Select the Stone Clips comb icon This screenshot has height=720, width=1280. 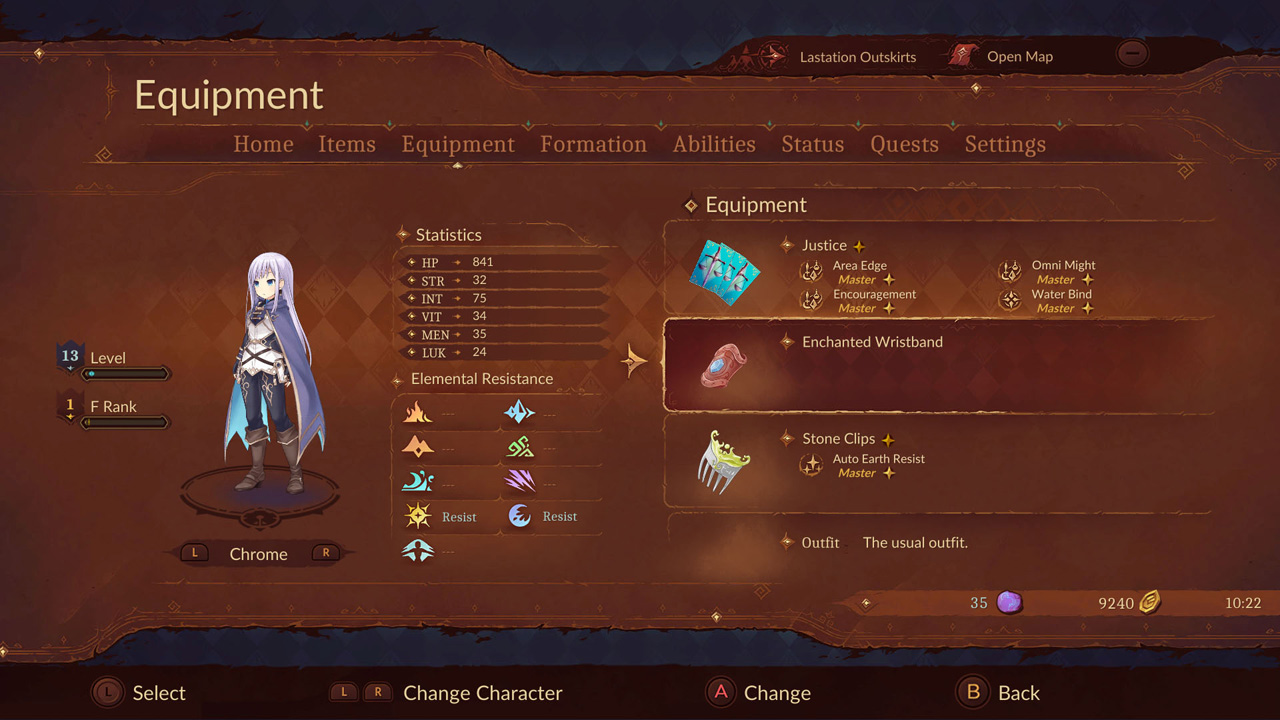[x=723, y=460]
